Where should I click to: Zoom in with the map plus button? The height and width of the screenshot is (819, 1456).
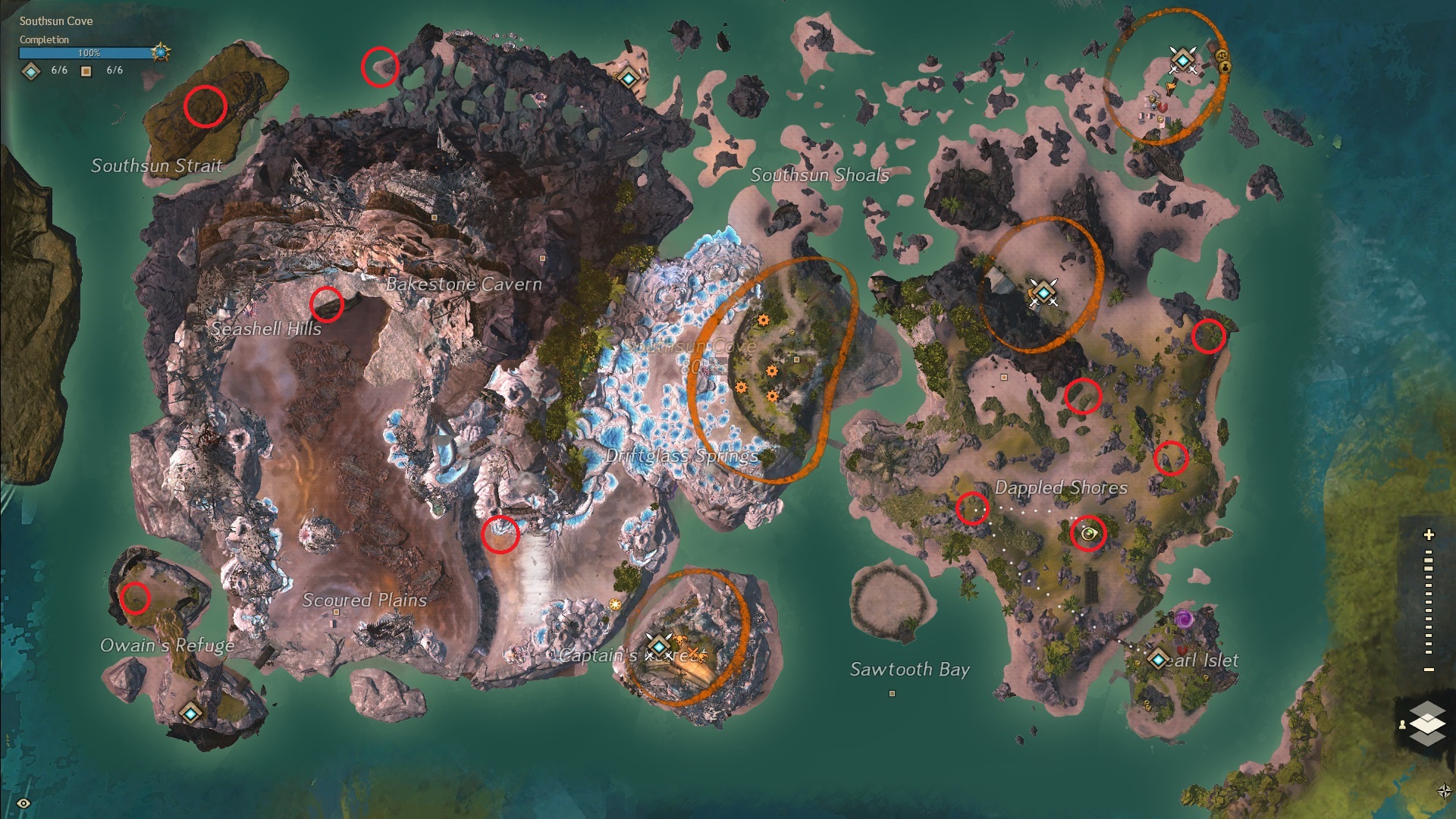tap(1429, 535)
